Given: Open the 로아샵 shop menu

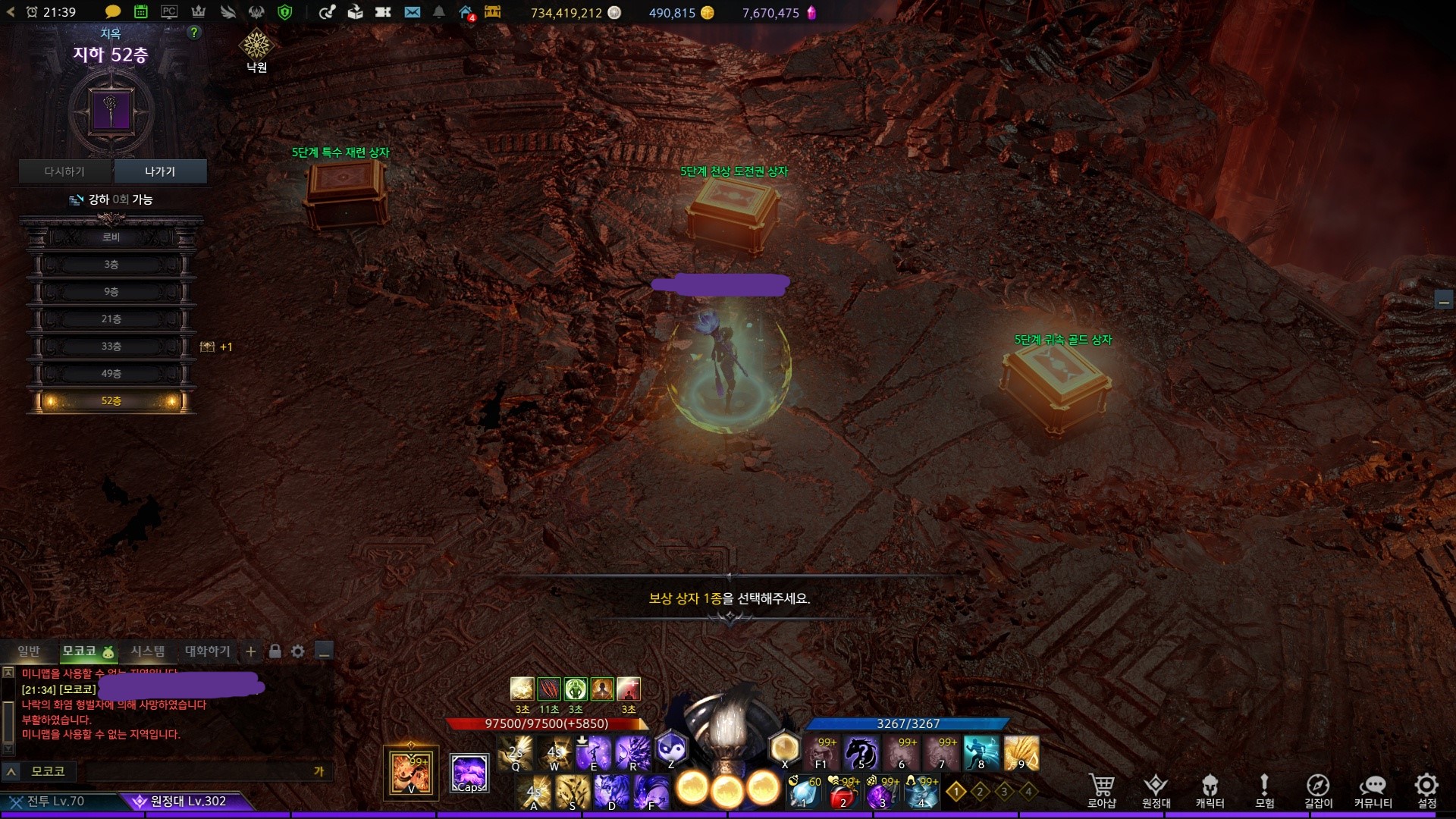Looking at the screenshot, I should 1101,790.
